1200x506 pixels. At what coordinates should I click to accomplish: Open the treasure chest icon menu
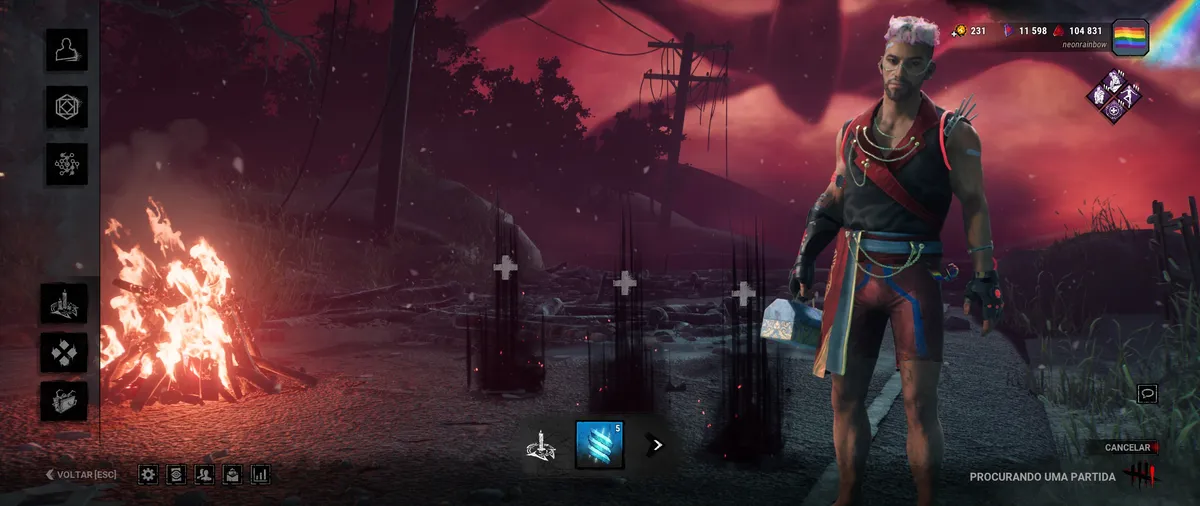[64, 400]
